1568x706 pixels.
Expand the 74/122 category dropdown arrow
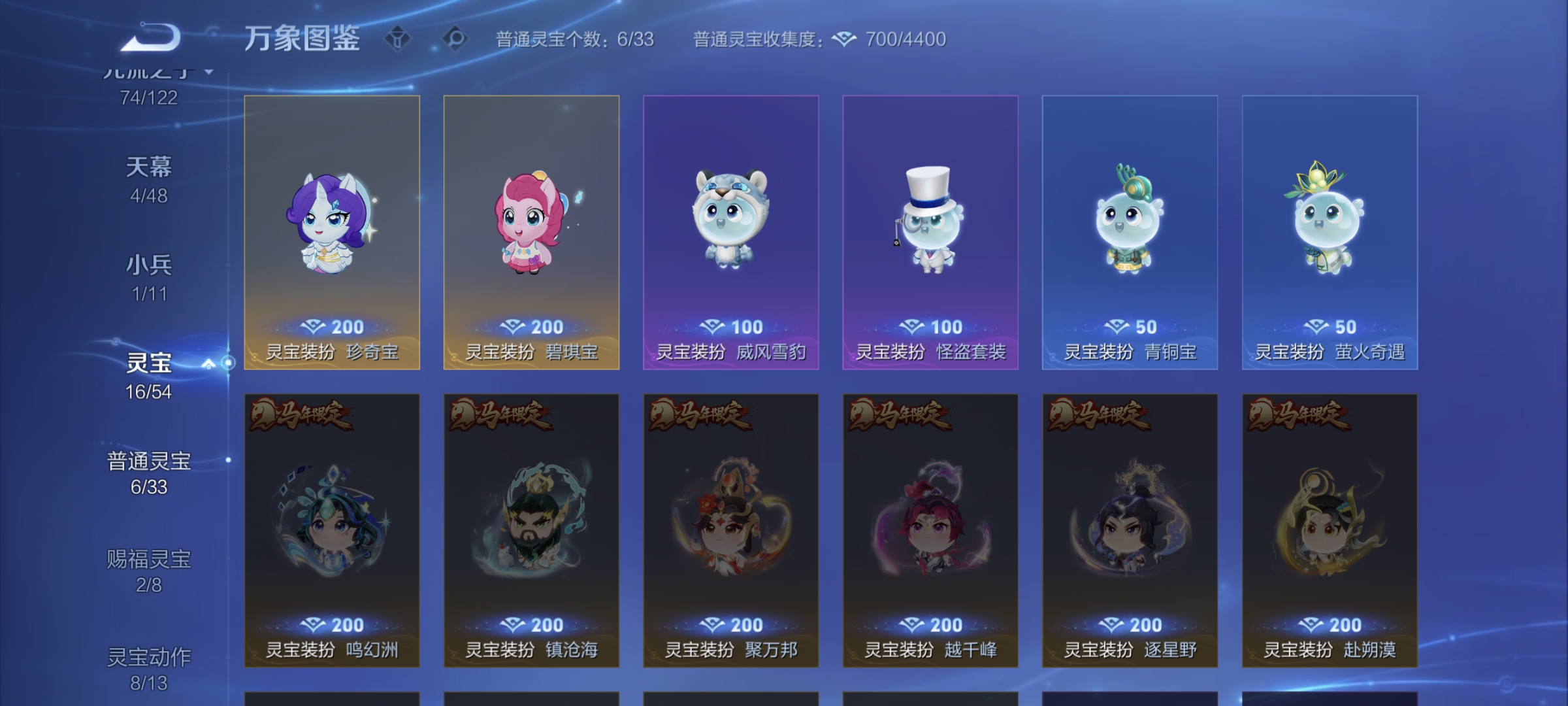pyautogui.click(x=208, y=73)
